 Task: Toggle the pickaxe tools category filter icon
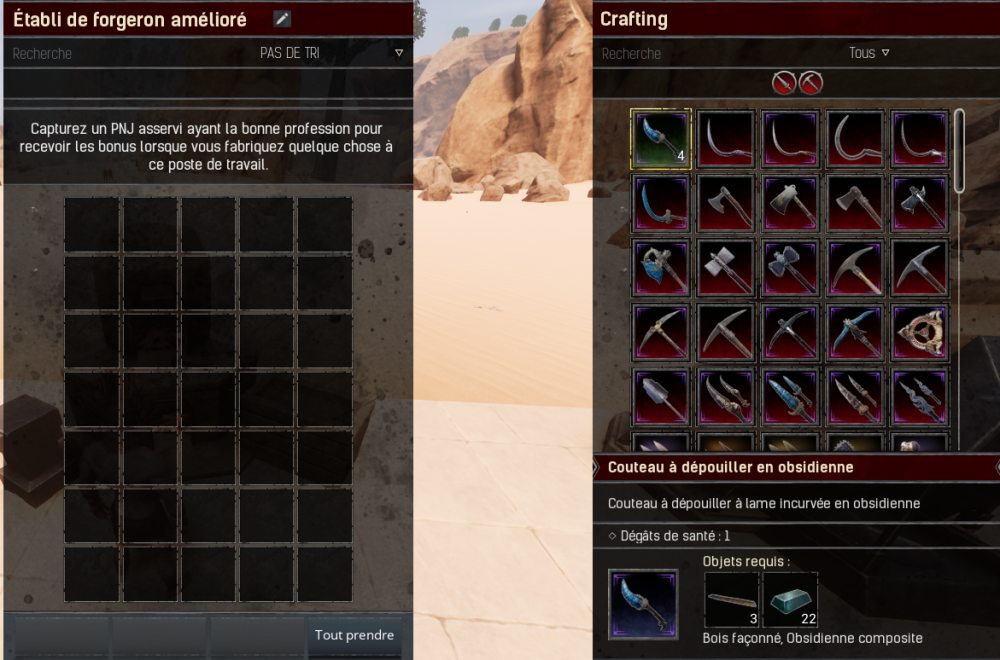click(x=810, y=82)
